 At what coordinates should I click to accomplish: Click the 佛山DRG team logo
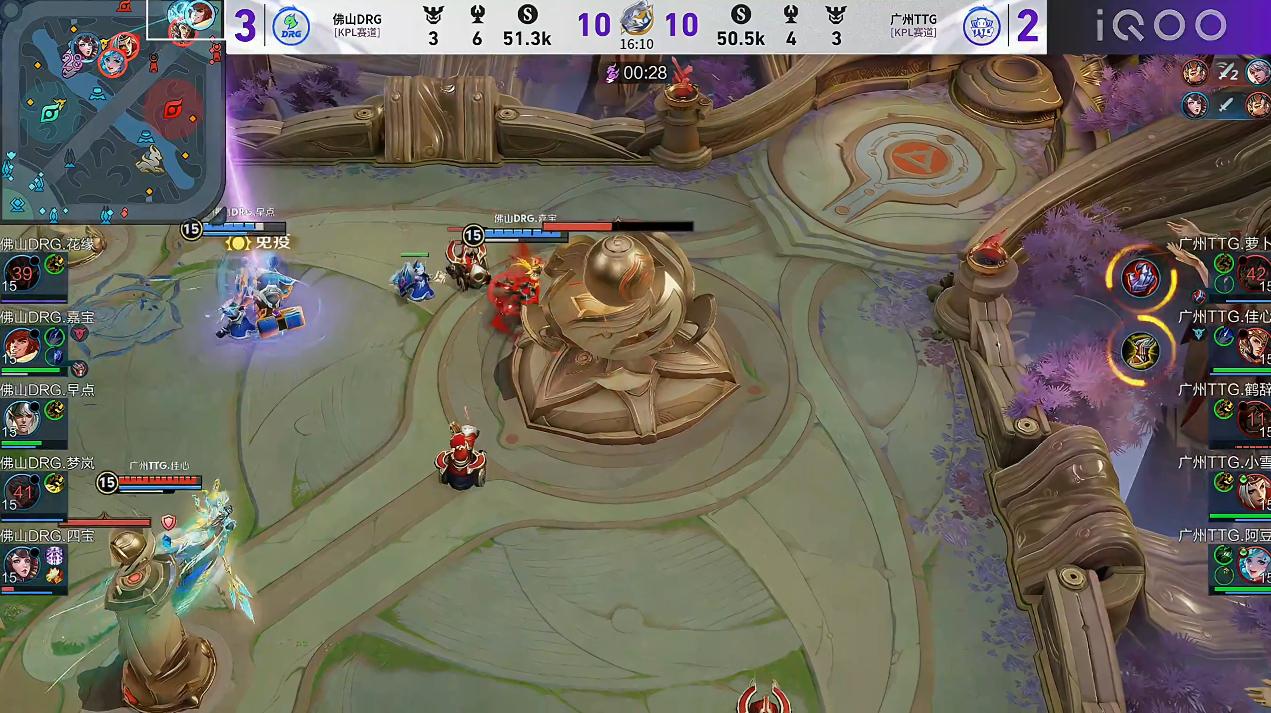pyautogui.click(x=291, y=26)
